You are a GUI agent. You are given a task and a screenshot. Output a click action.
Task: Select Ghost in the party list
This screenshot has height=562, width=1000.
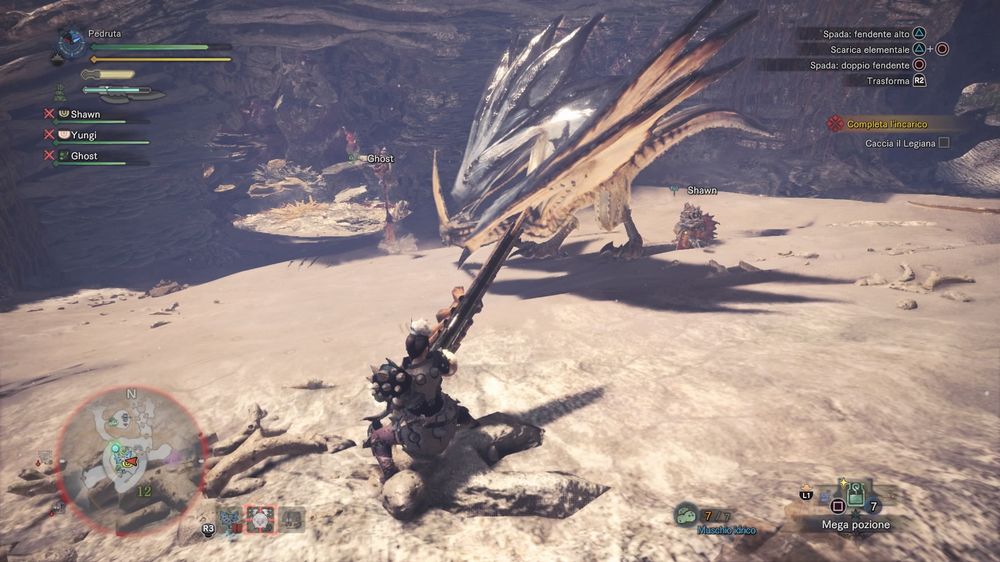pyautogui.click(x=83, y=156)
